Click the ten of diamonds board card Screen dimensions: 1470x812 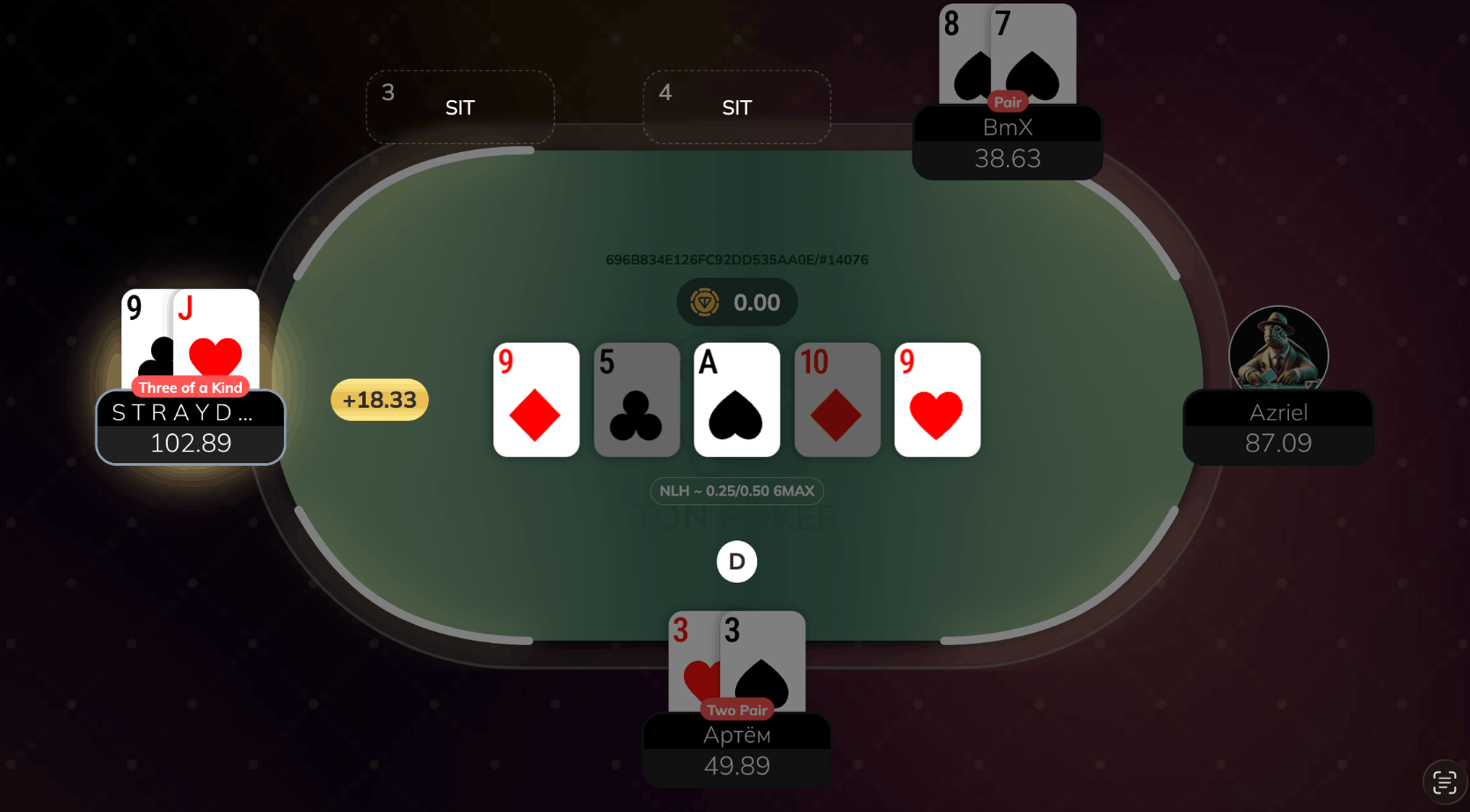[837, 400]
